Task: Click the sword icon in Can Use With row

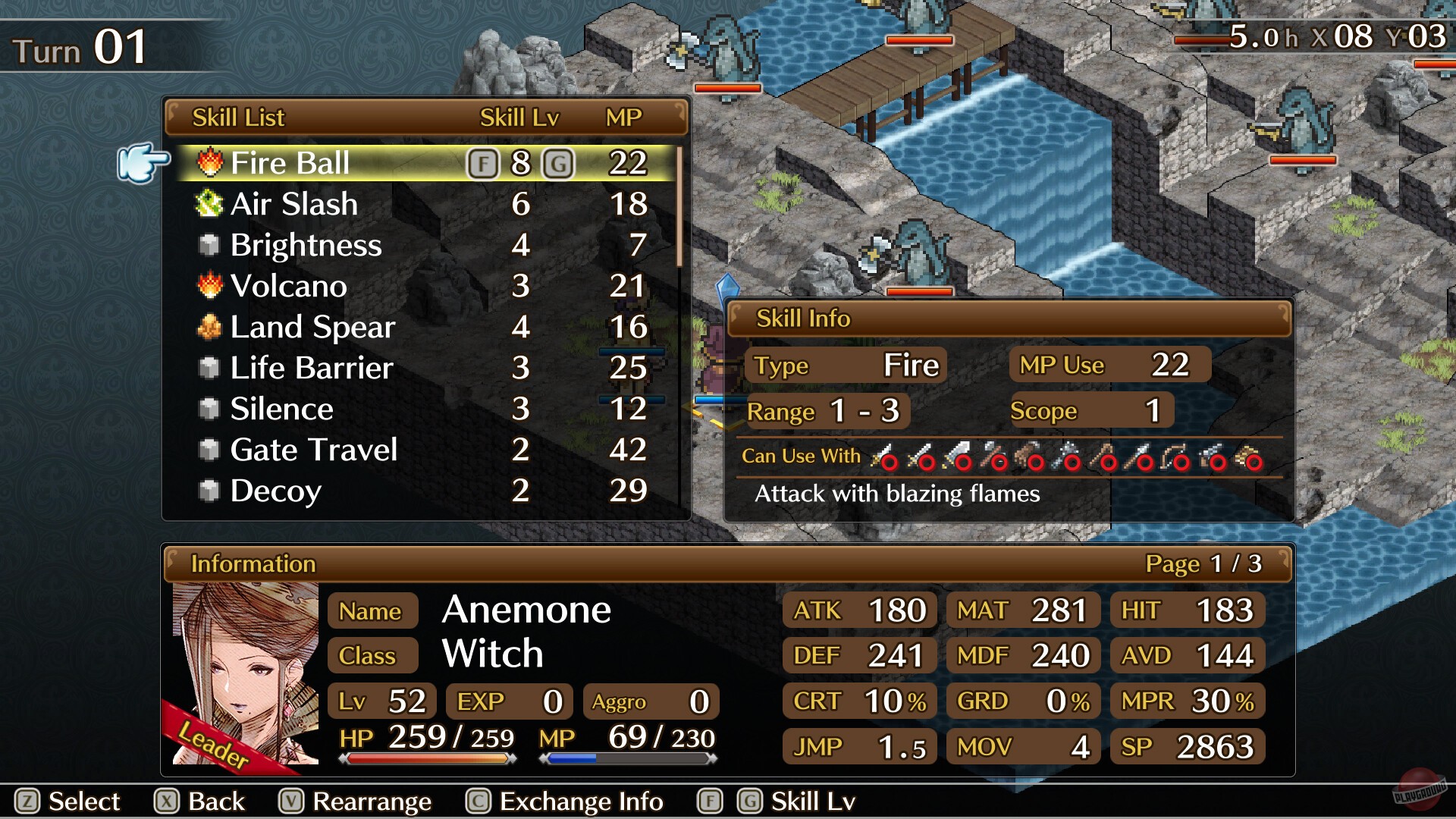Action: [883, 455]
